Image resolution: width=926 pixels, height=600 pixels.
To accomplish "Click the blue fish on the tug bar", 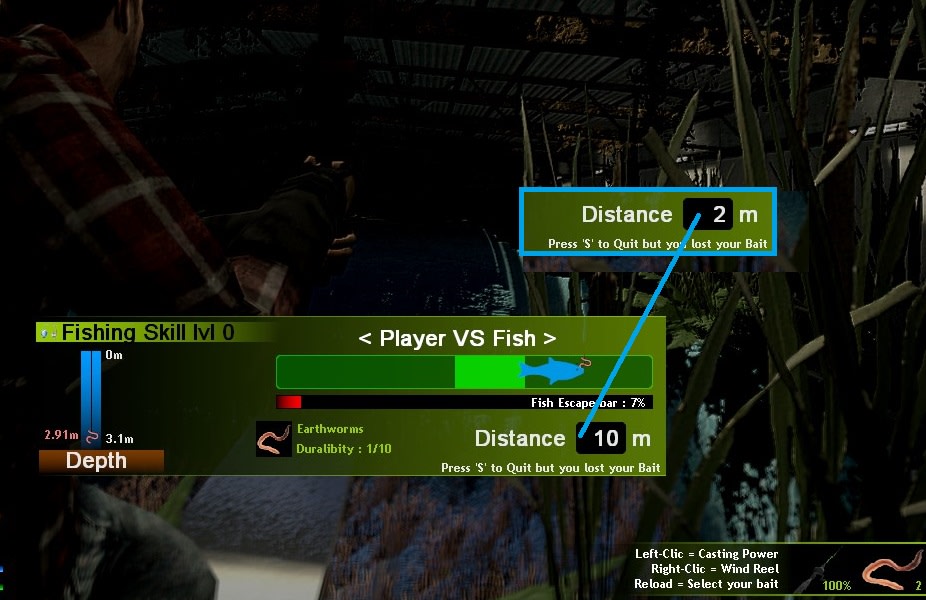I will click(554, 371).
